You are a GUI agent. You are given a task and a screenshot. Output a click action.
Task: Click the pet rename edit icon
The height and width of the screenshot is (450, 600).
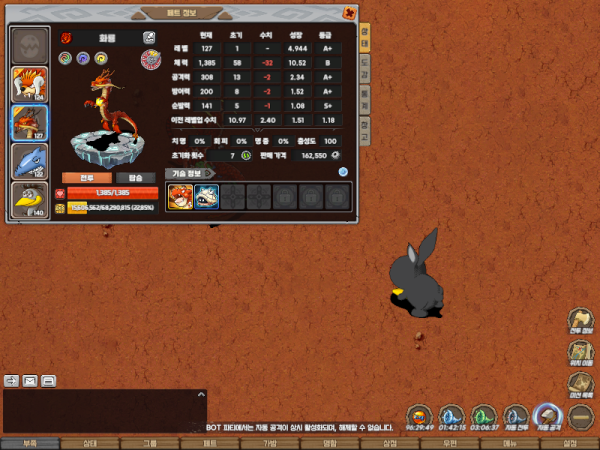coord(149,37)
